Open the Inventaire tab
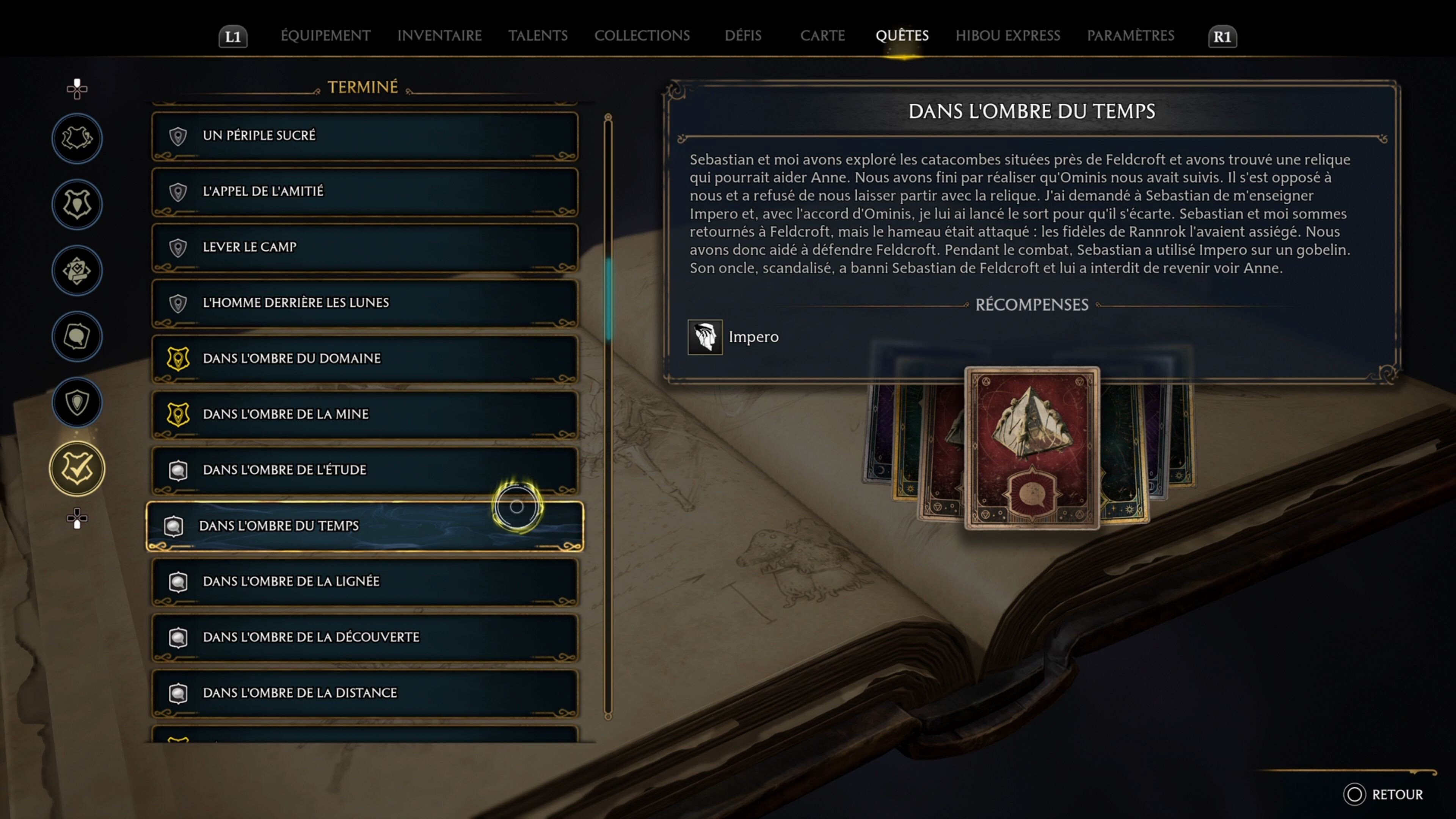1456x819 pixels. pyautogui.click(x=439, y=36)
